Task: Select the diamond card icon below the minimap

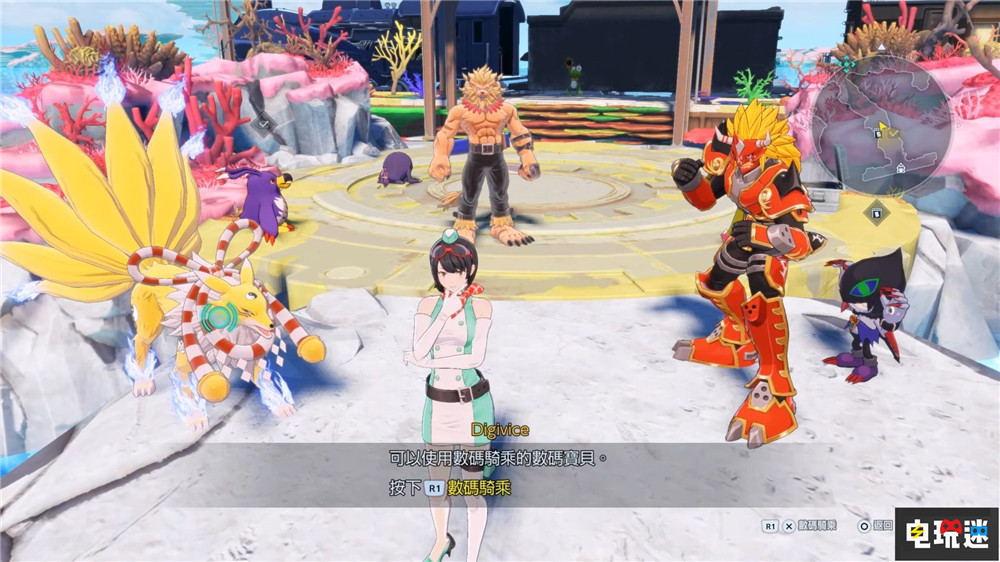Action: (x=877, y=211)
